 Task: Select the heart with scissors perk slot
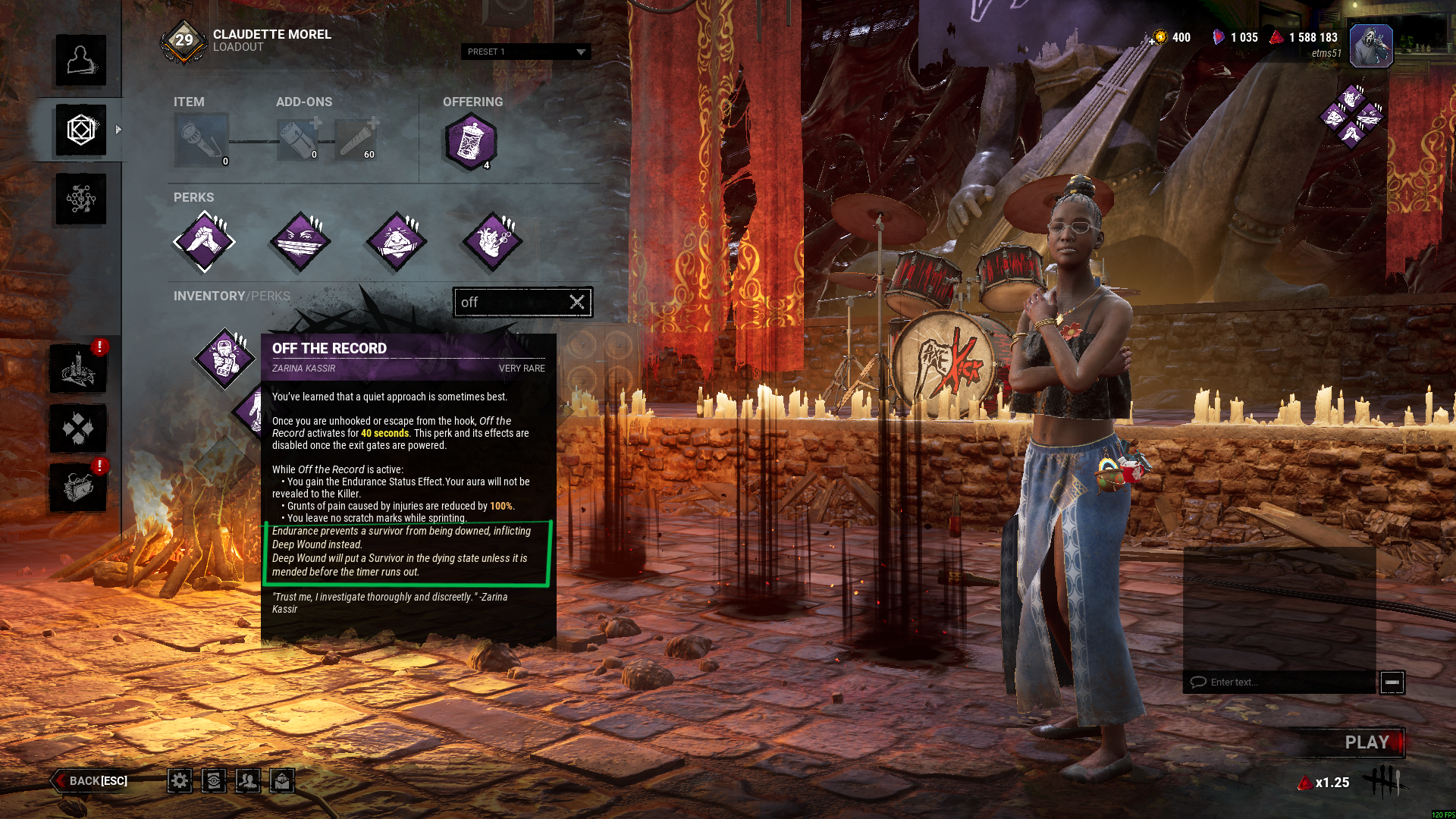[492, 242]
